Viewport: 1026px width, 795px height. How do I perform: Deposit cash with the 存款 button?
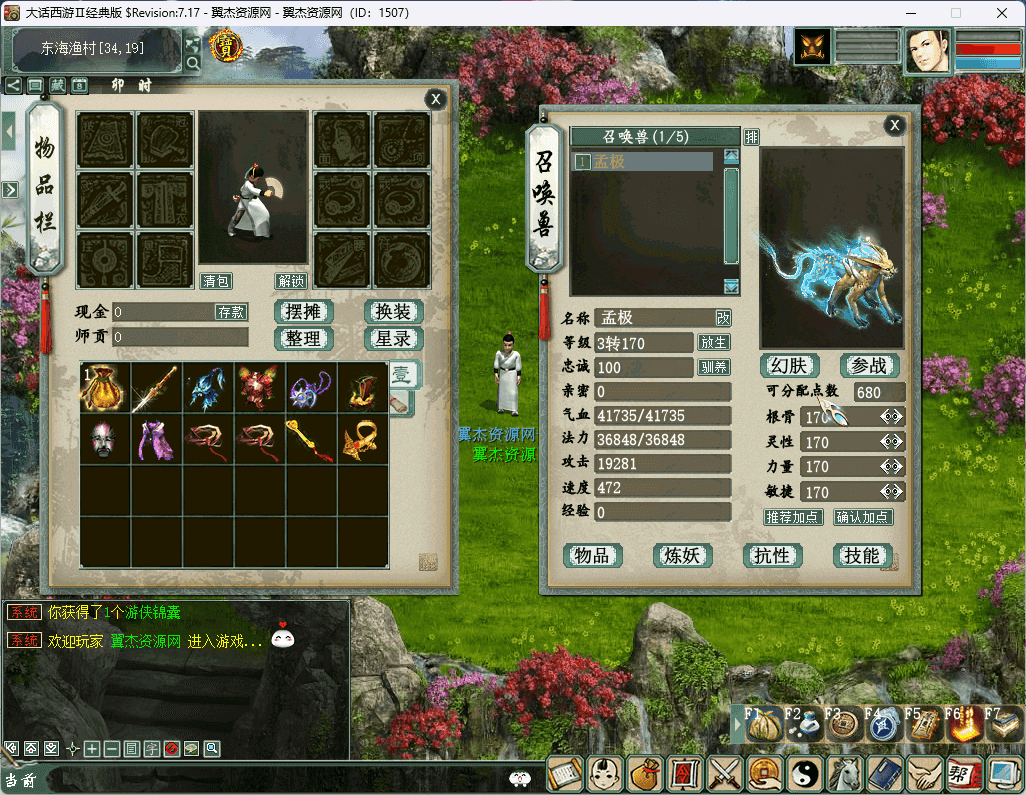(x=231, y=312)
